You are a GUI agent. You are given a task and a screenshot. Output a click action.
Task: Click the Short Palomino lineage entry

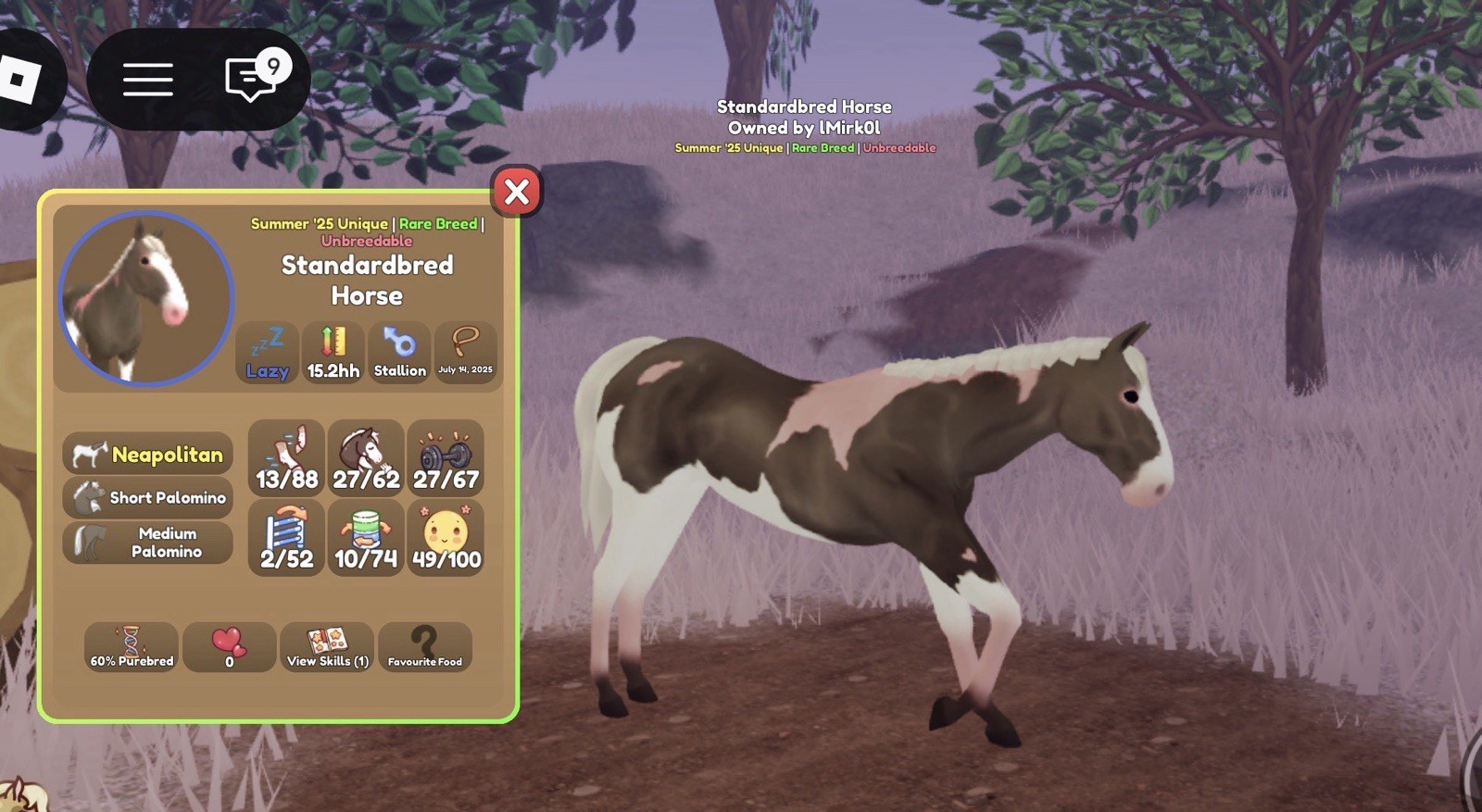click(x=147, y=497)
